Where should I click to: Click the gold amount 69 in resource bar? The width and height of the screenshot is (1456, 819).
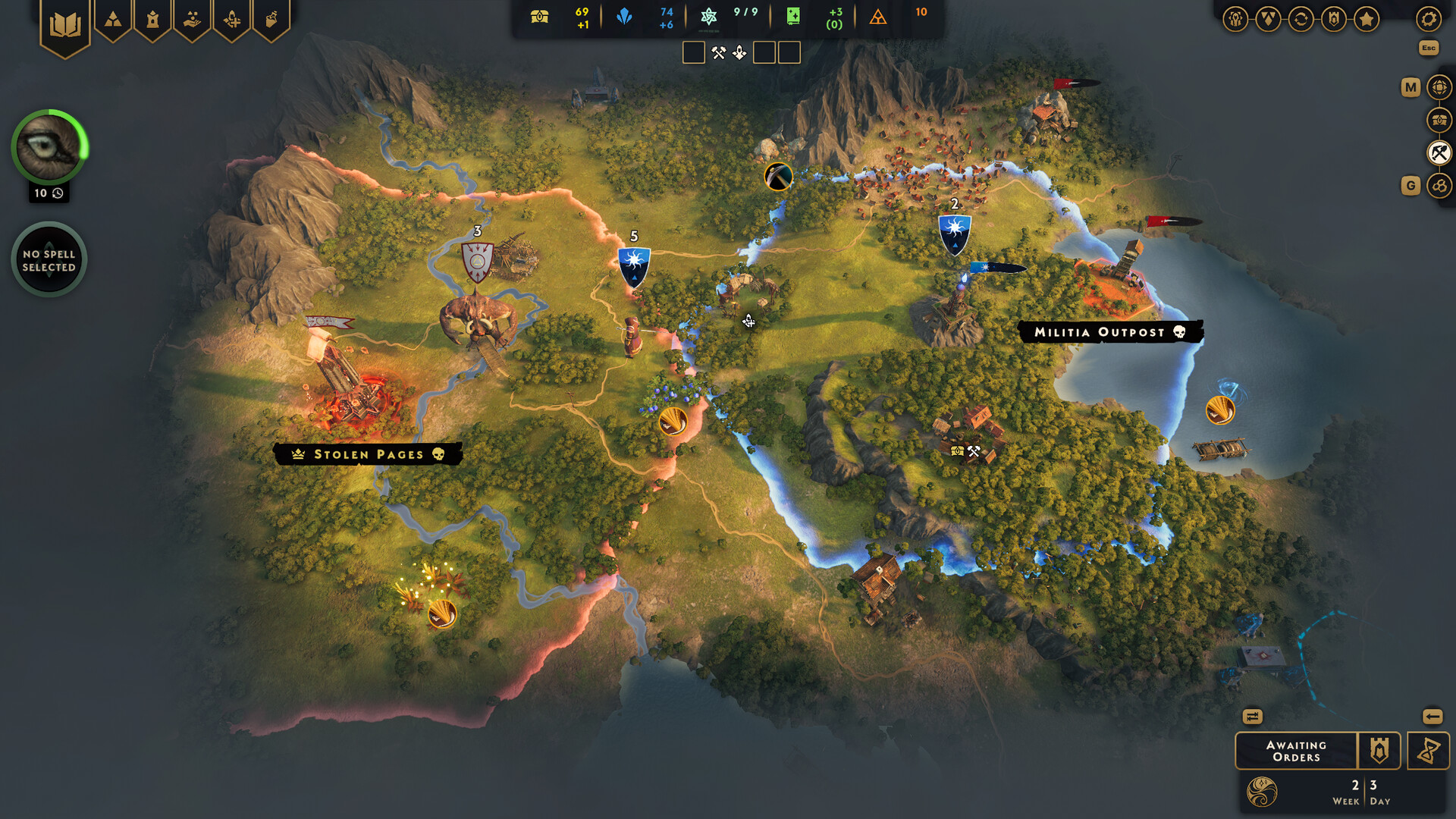[x=579, y=12]
